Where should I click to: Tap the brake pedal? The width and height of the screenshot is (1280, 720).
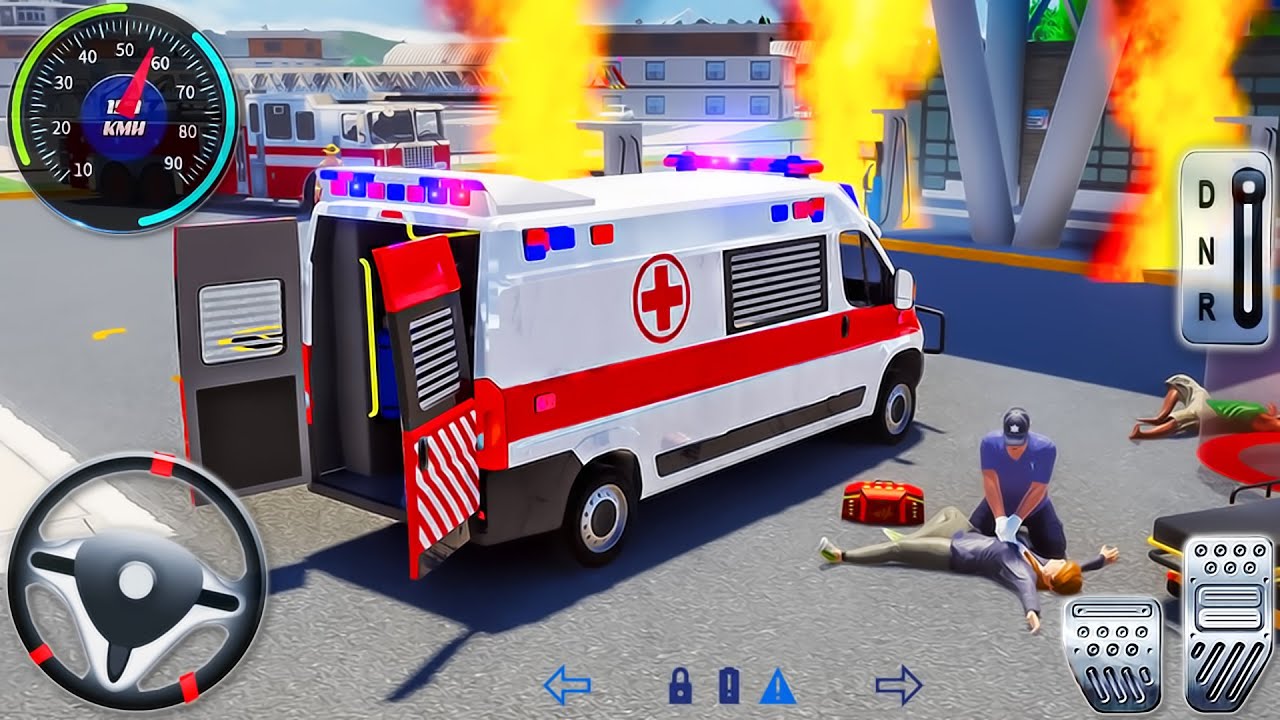coord(1113,654)
